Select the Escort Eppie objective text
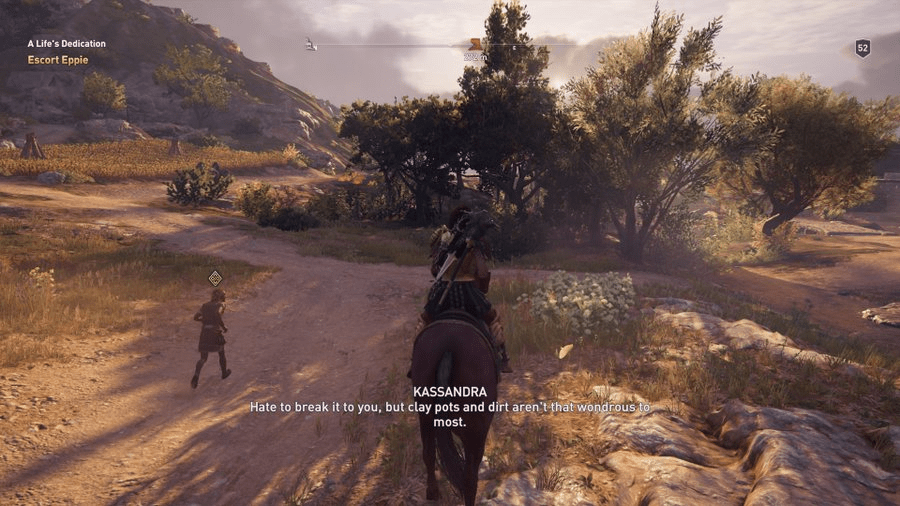900x506 pixels. [57, 60]
